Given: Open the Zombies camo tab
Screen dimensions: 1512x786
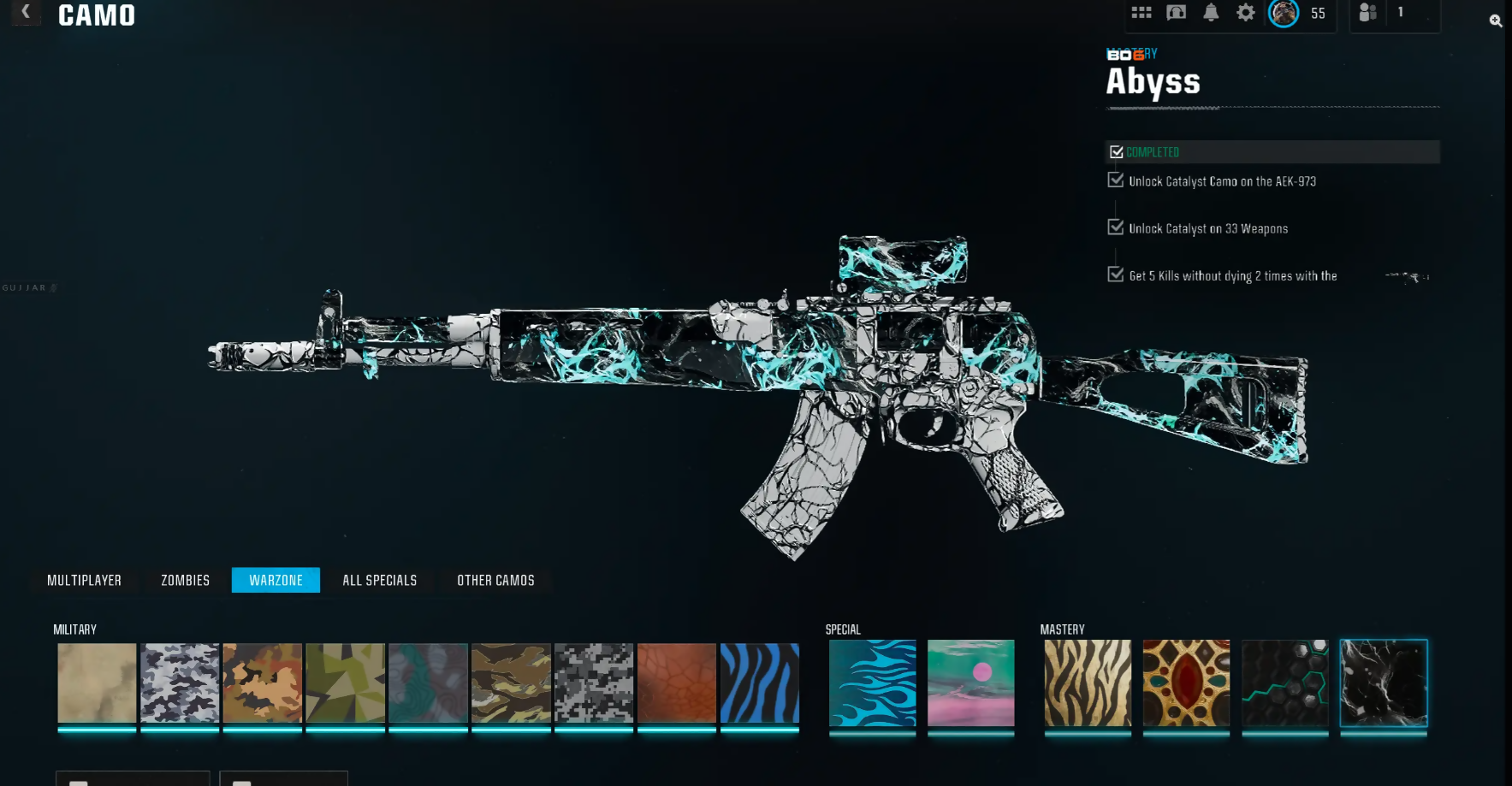Looking at the screenshot, I should click(x=185, y=580).
